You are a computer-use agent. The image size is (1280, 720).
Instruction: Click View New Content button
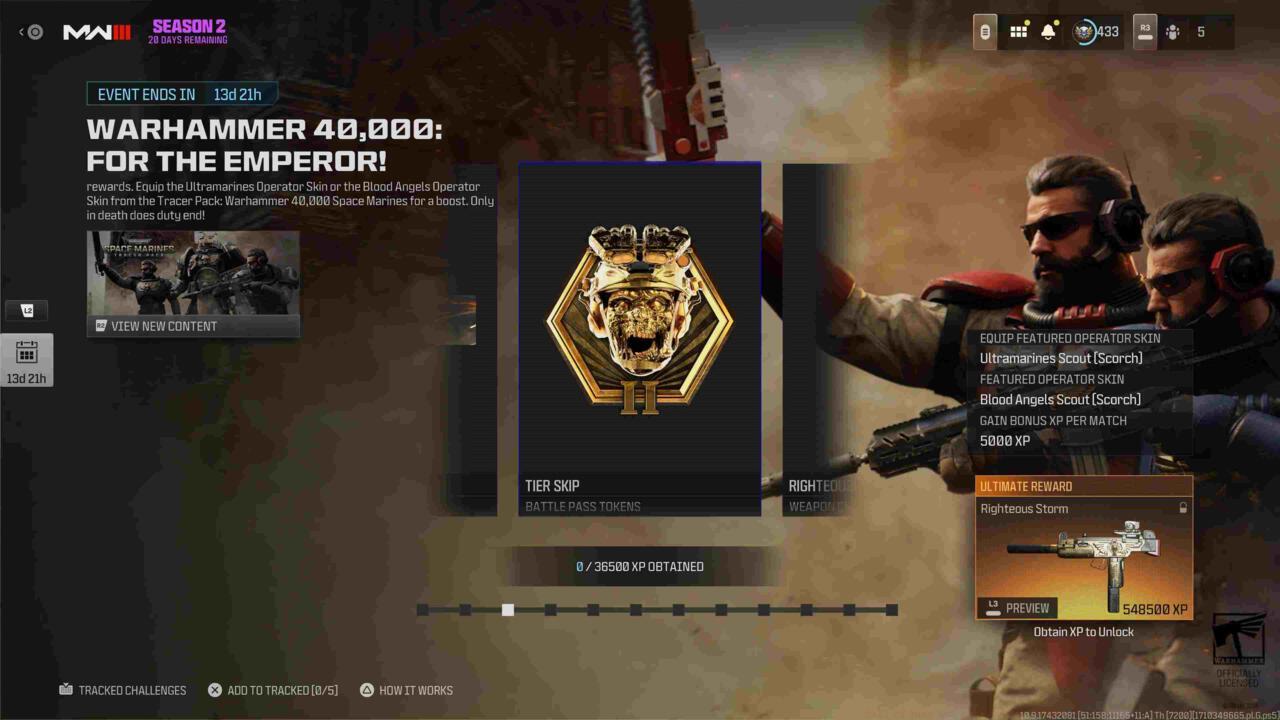tap(193, 326)
